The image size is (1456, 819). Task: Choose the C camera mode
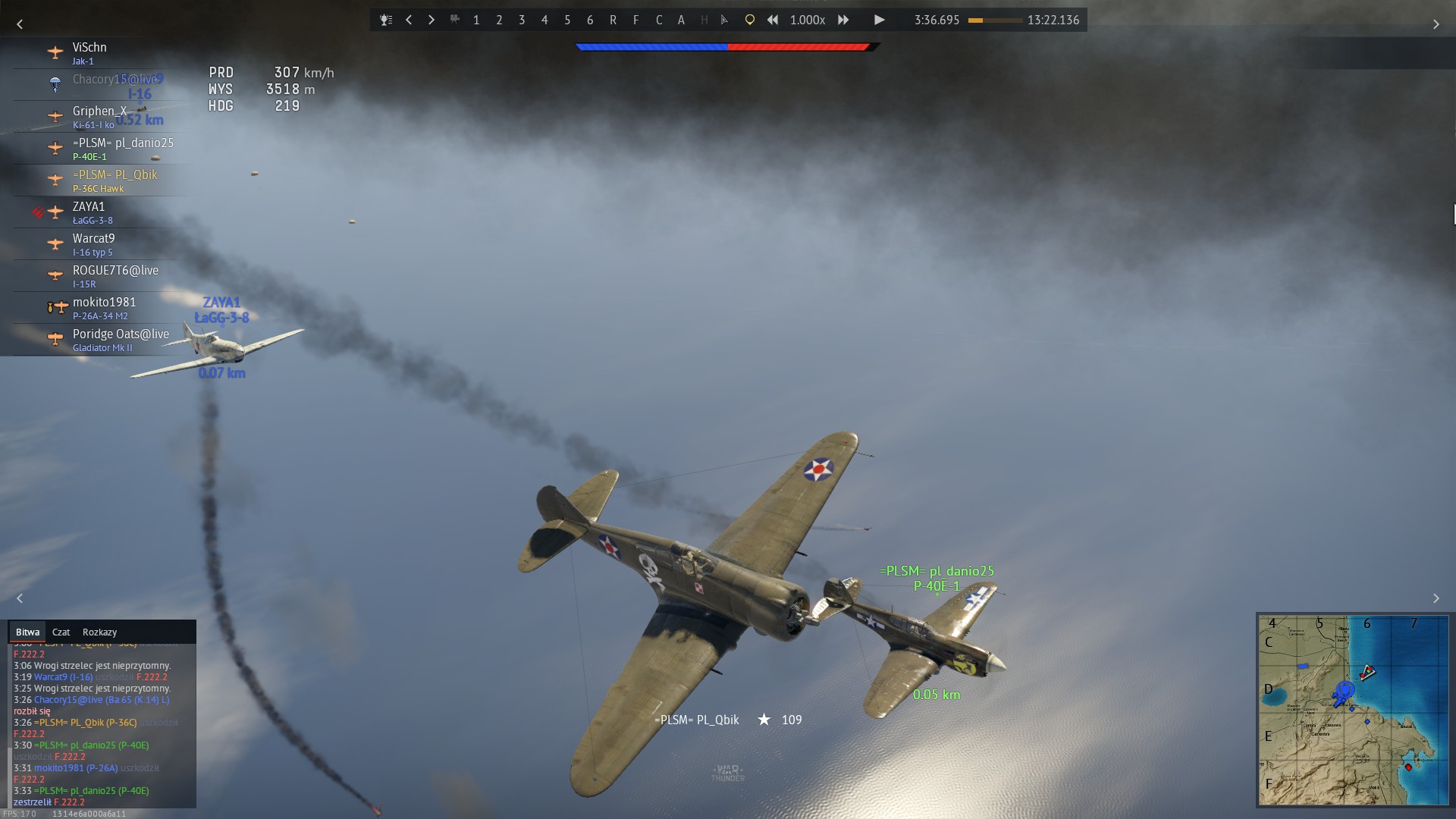(x=658, y=20)
